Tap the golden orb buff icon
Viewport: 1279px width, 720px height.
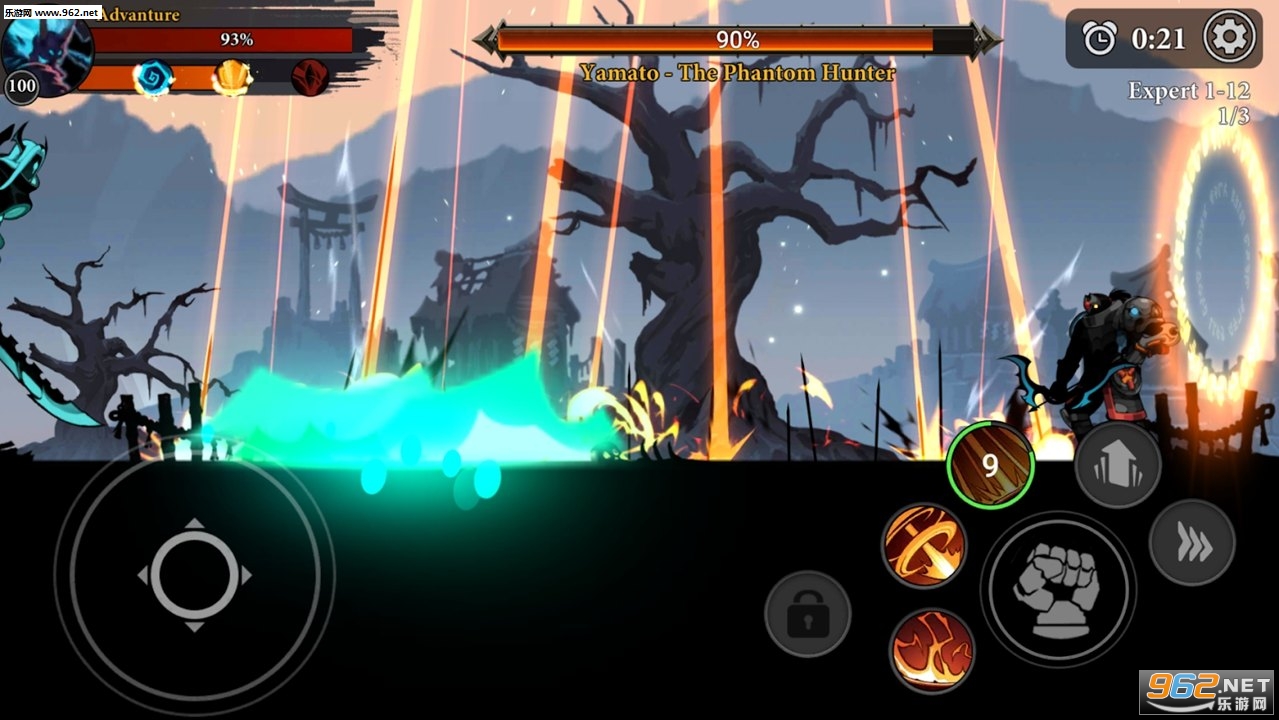pyautogui.click(x=232, y=77)
